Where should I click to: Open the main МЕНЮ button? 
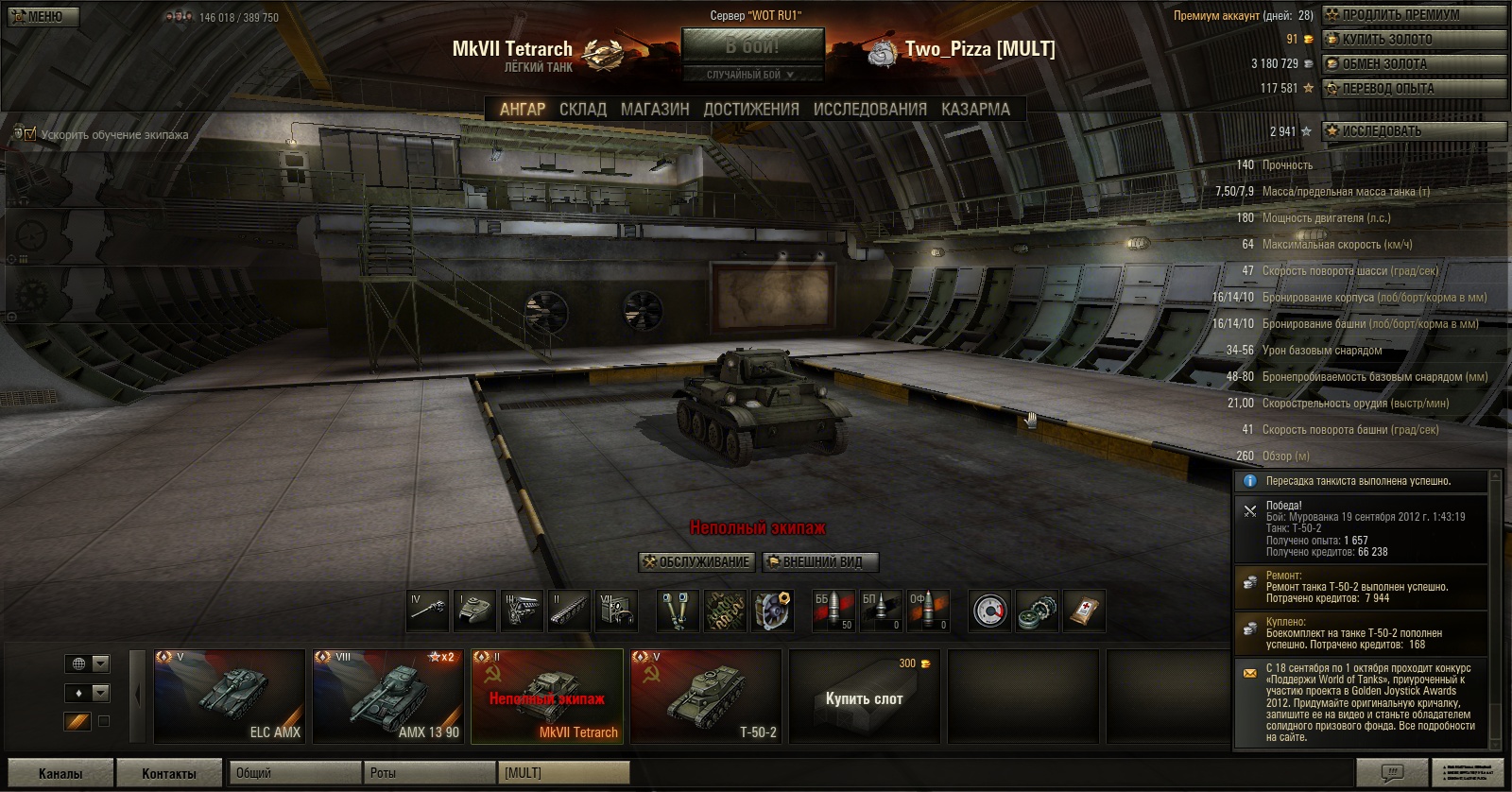click(43, 16)
